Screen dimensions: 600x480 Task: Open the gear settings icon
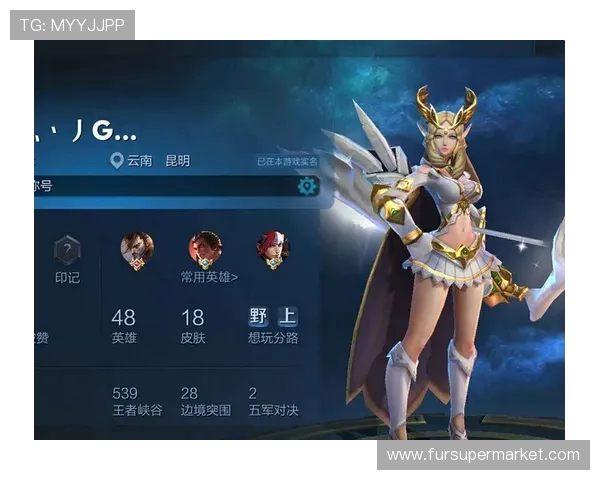pyautogui.click(x=307, y=186)
